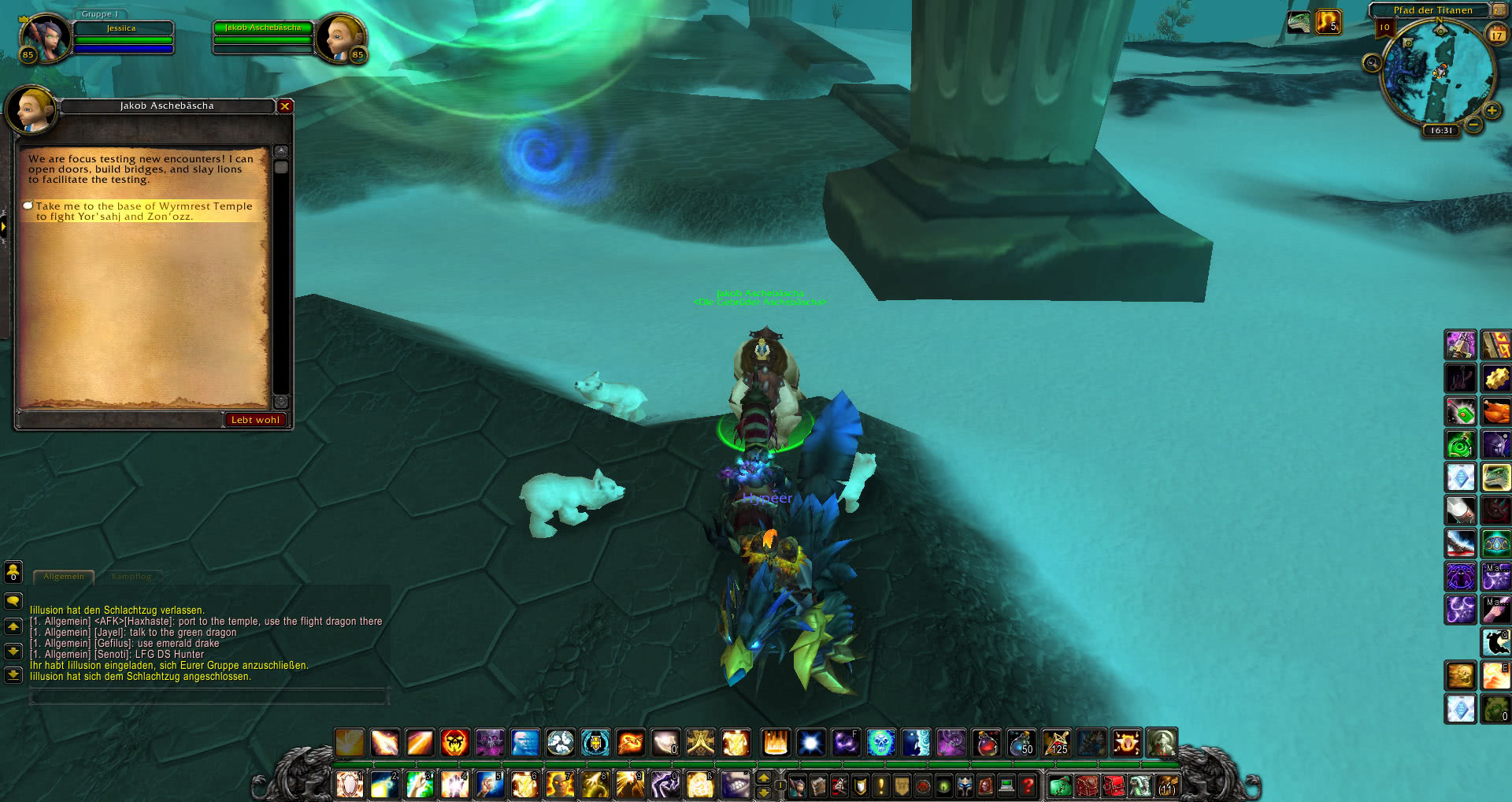Click the Lebt wohl button
Viewport: 1512px width, 802px height.
click(255, 420)
